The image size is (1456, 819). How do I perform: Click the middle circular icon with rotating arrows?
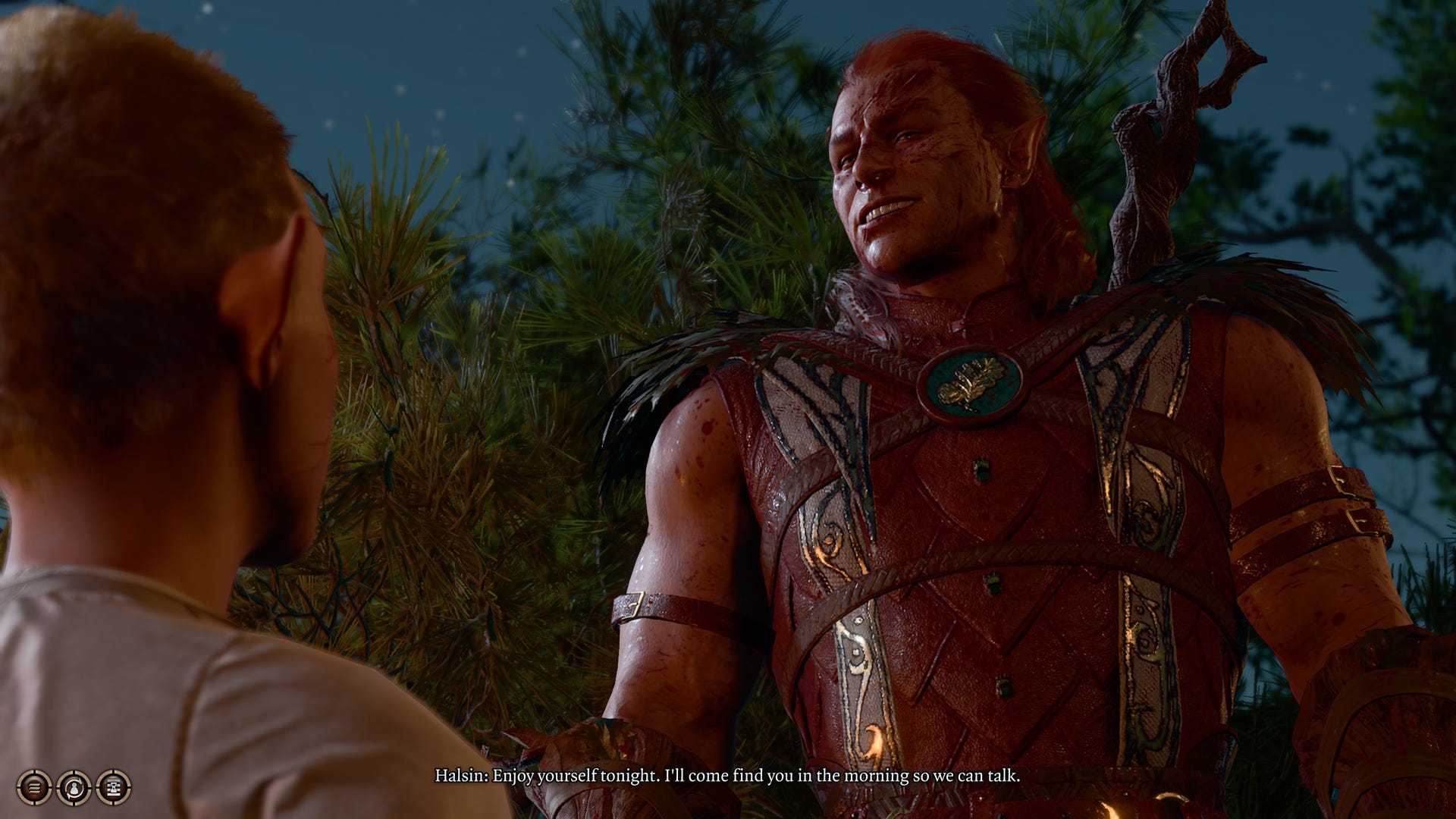(74, 787)
